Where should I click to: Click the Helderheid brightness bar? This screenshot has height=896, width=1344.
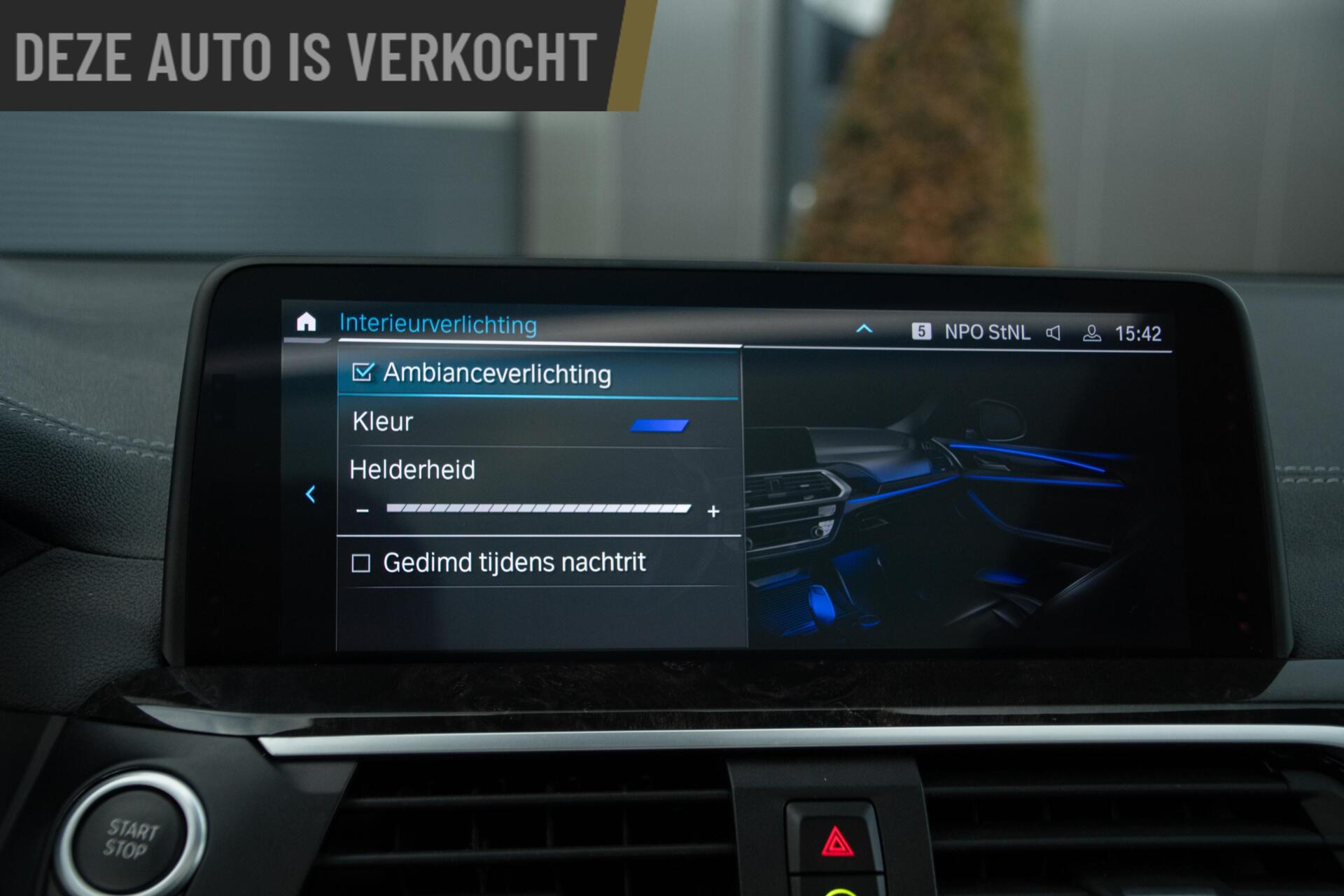coord(538,509)
